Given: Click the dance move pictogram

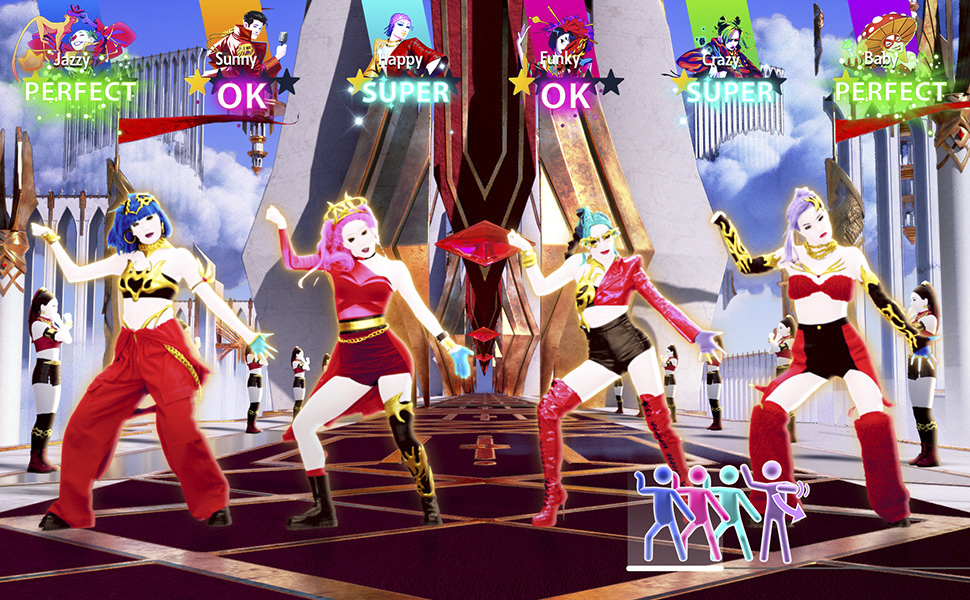Looking at the screenshot, I should (717, 512).
